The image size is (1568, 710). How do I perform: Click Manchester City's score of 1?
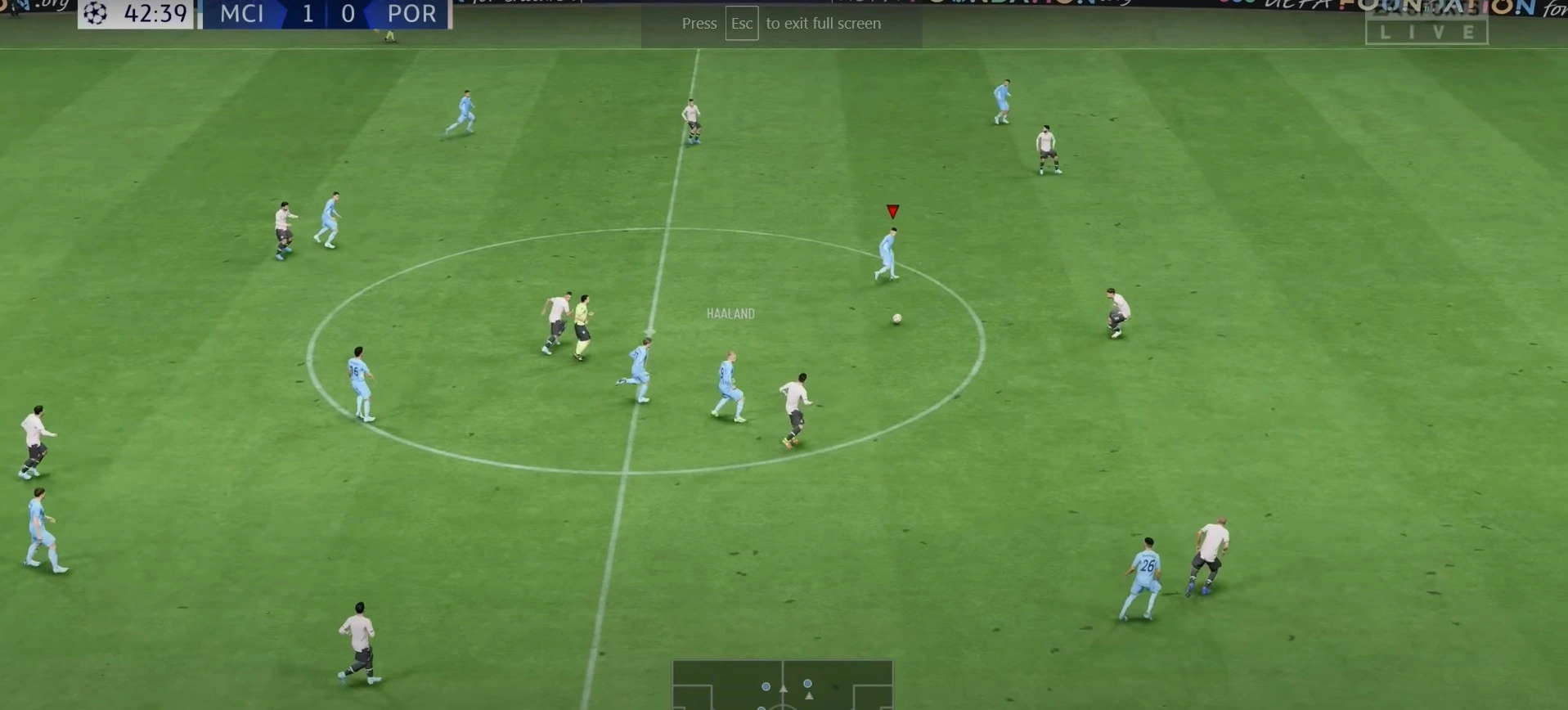307,13
